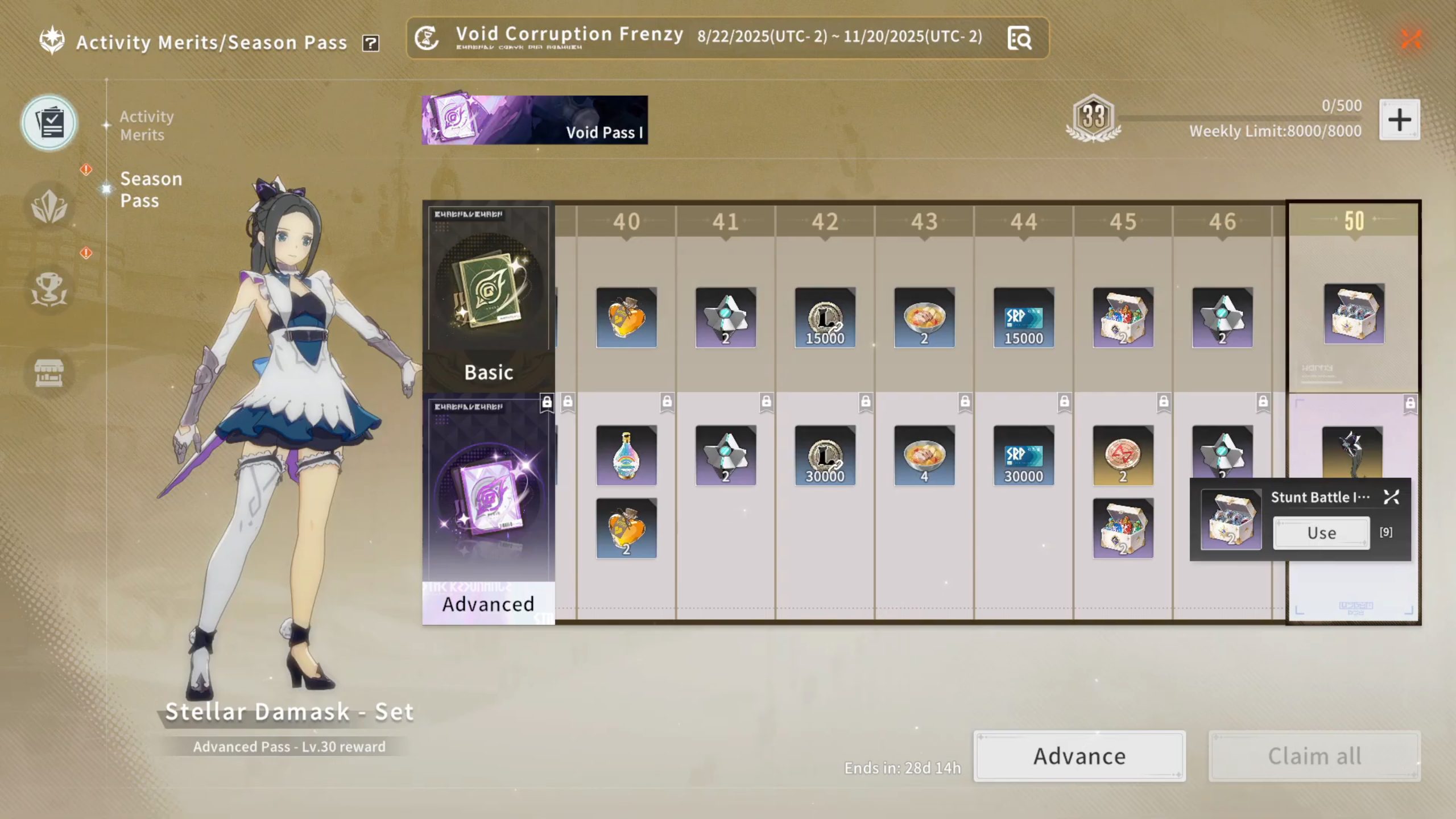
Task: Select the Void Pass I banner
Action: pos(535,120)
